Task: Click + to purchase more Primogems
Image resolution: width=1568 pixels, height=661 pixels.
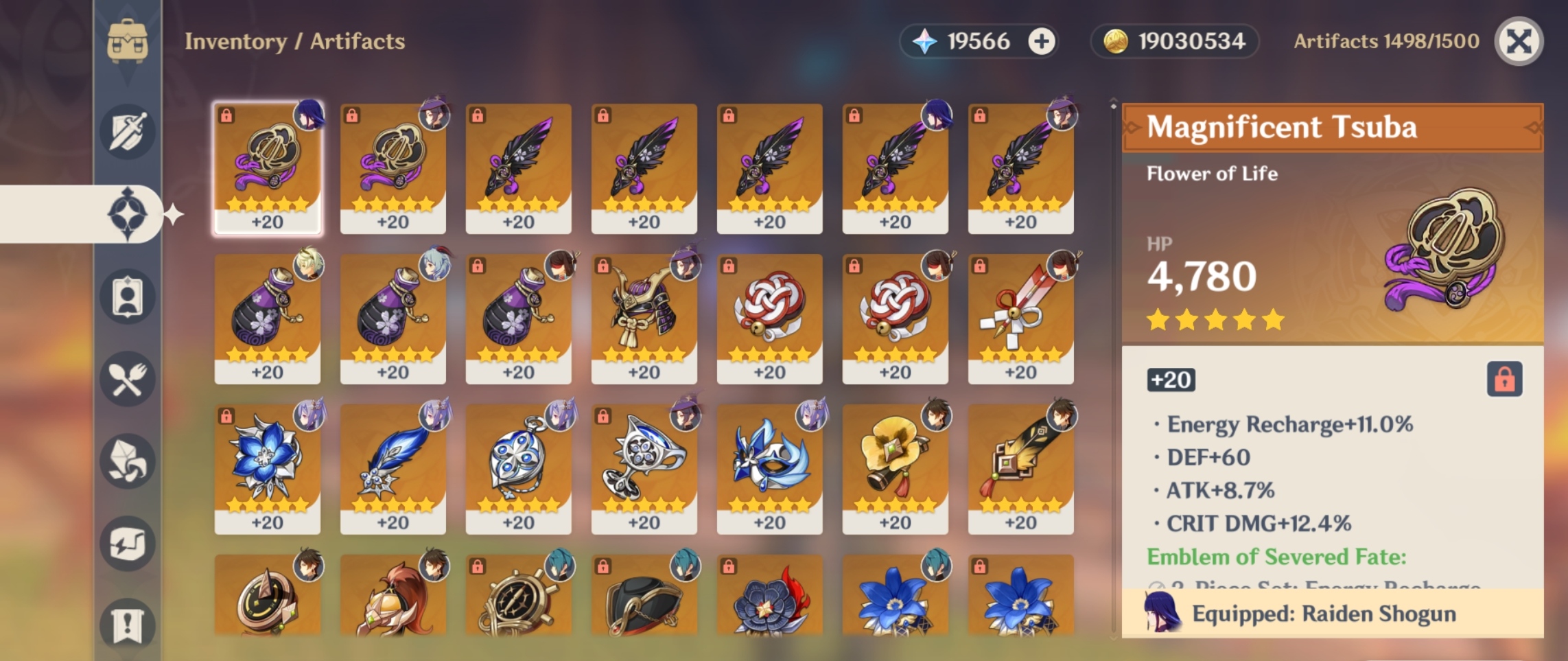Action: click(x=1042, y=42)
